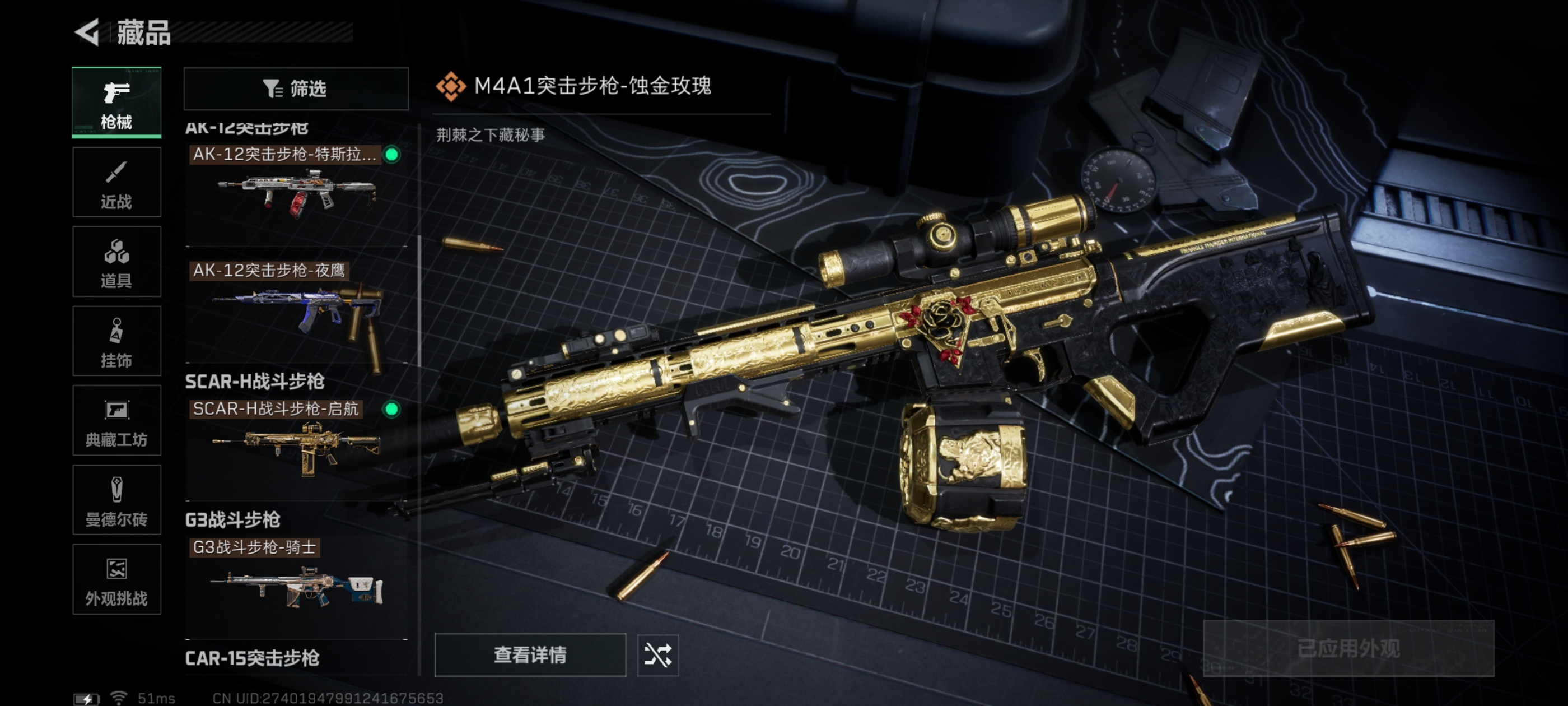Image resolution: width=1568 pixels, height=706 pixels.
Task: Choose the AK-12突击步枪-夜鹰 skin
Action: click(x=296, y=310)
